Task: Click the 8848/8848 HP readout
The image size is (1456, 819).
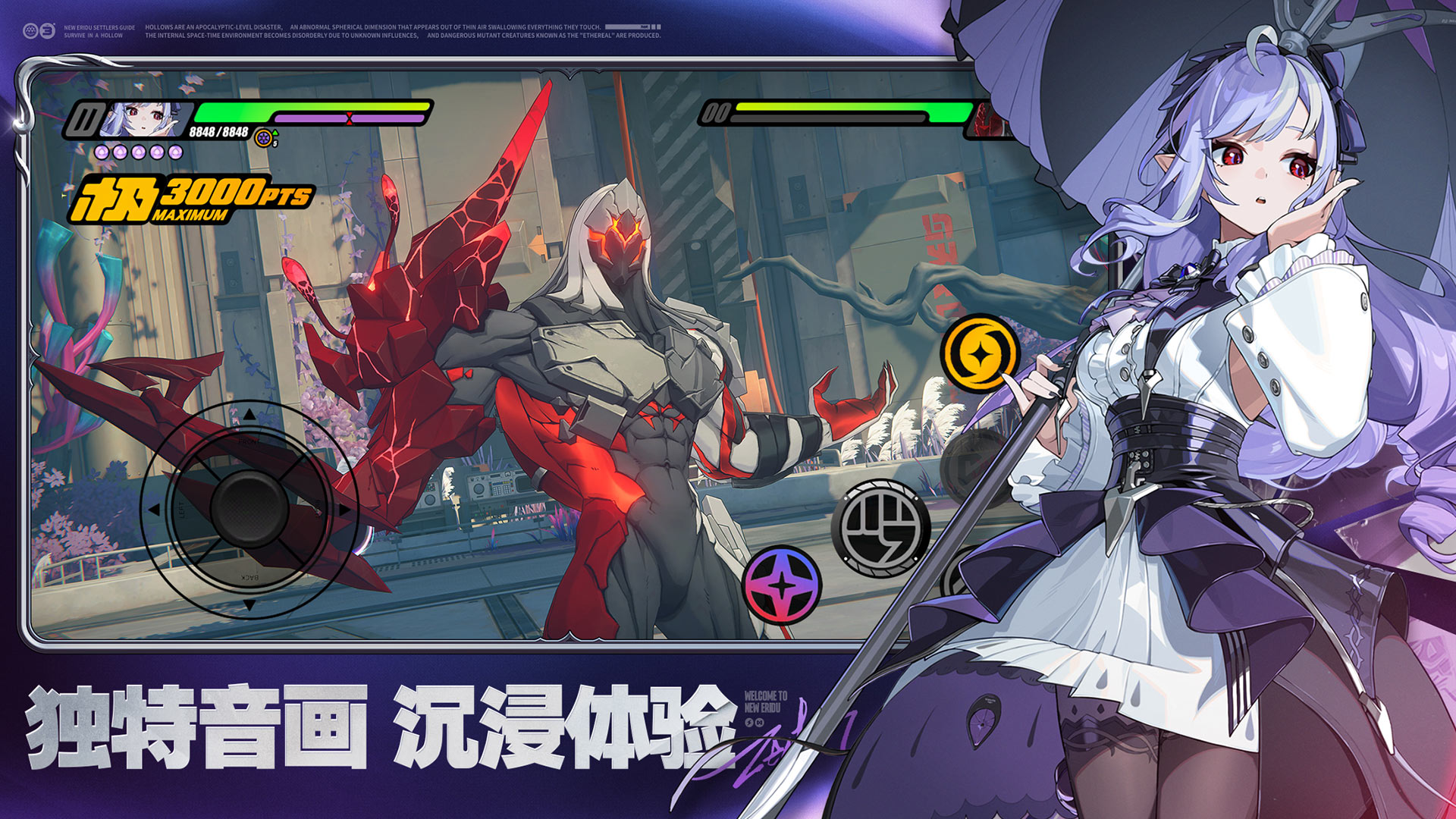Action: tap(217, 130)
